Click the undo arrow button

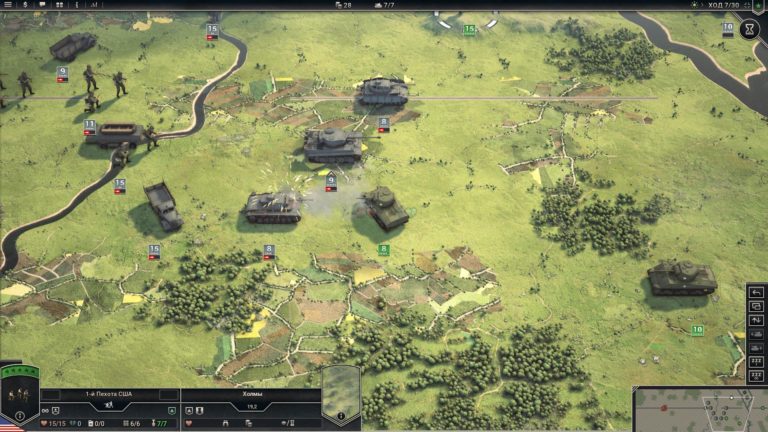click(x=756, y=293)
